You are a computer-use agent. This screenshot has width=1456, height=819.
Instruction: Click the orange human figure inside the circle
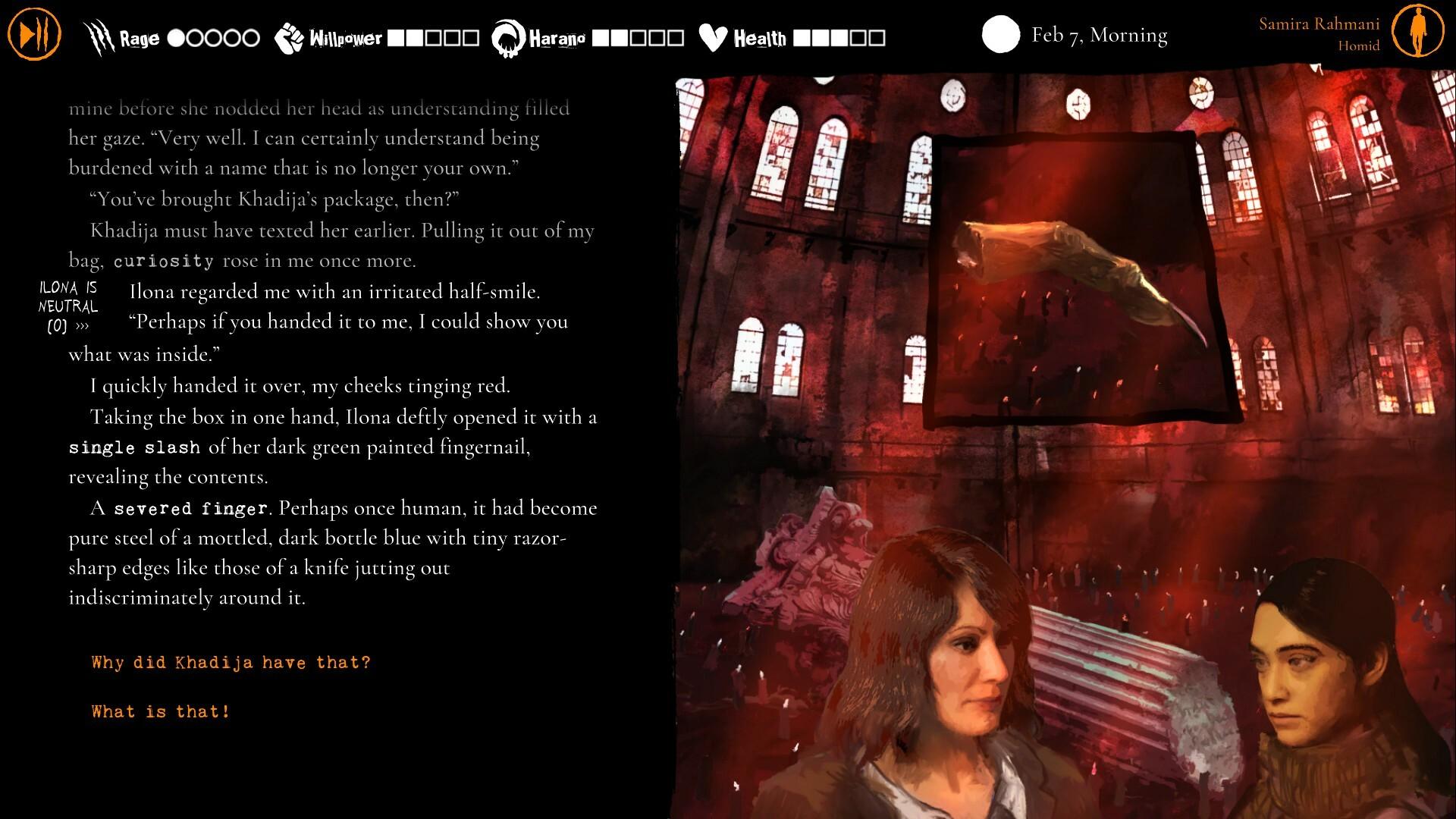tap(1417, 32)
